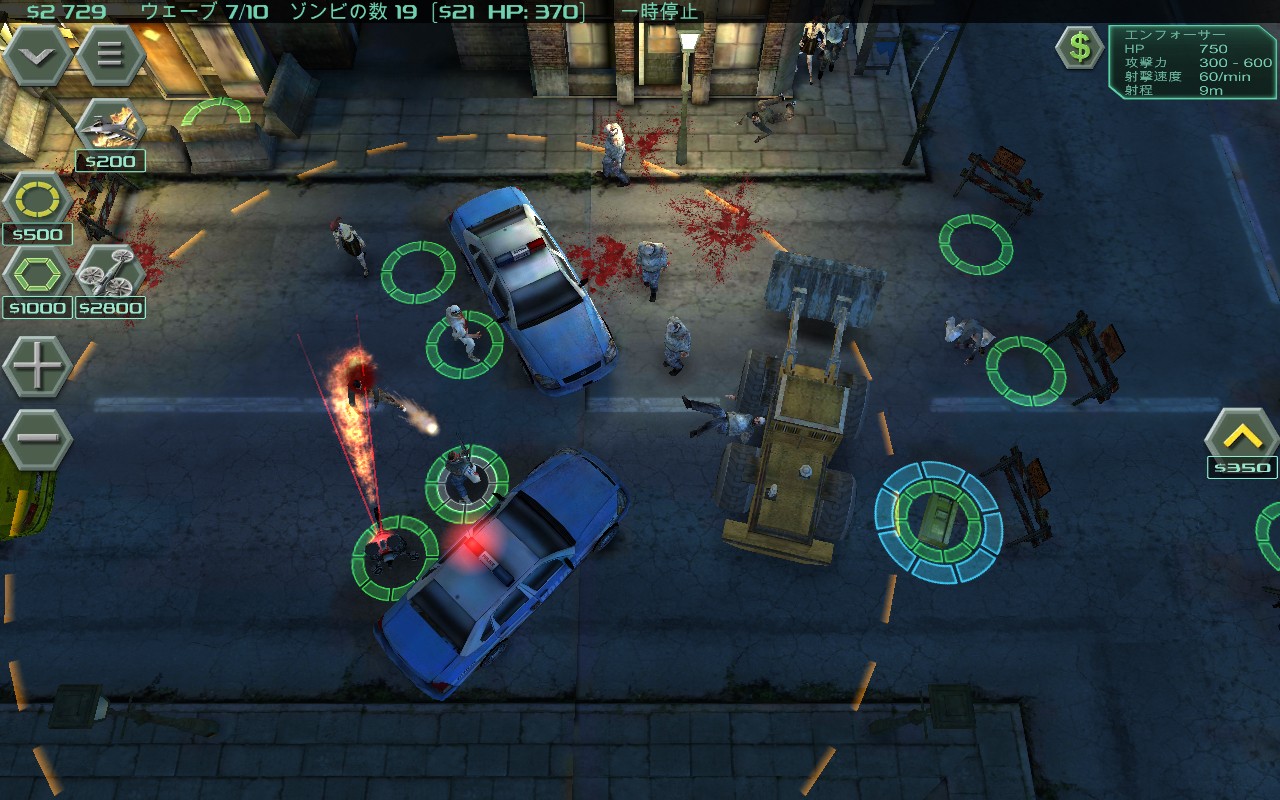Buy the $2800 quadcopter drone
This screenshot has height=800, width=1280.
tap(110, 273)
